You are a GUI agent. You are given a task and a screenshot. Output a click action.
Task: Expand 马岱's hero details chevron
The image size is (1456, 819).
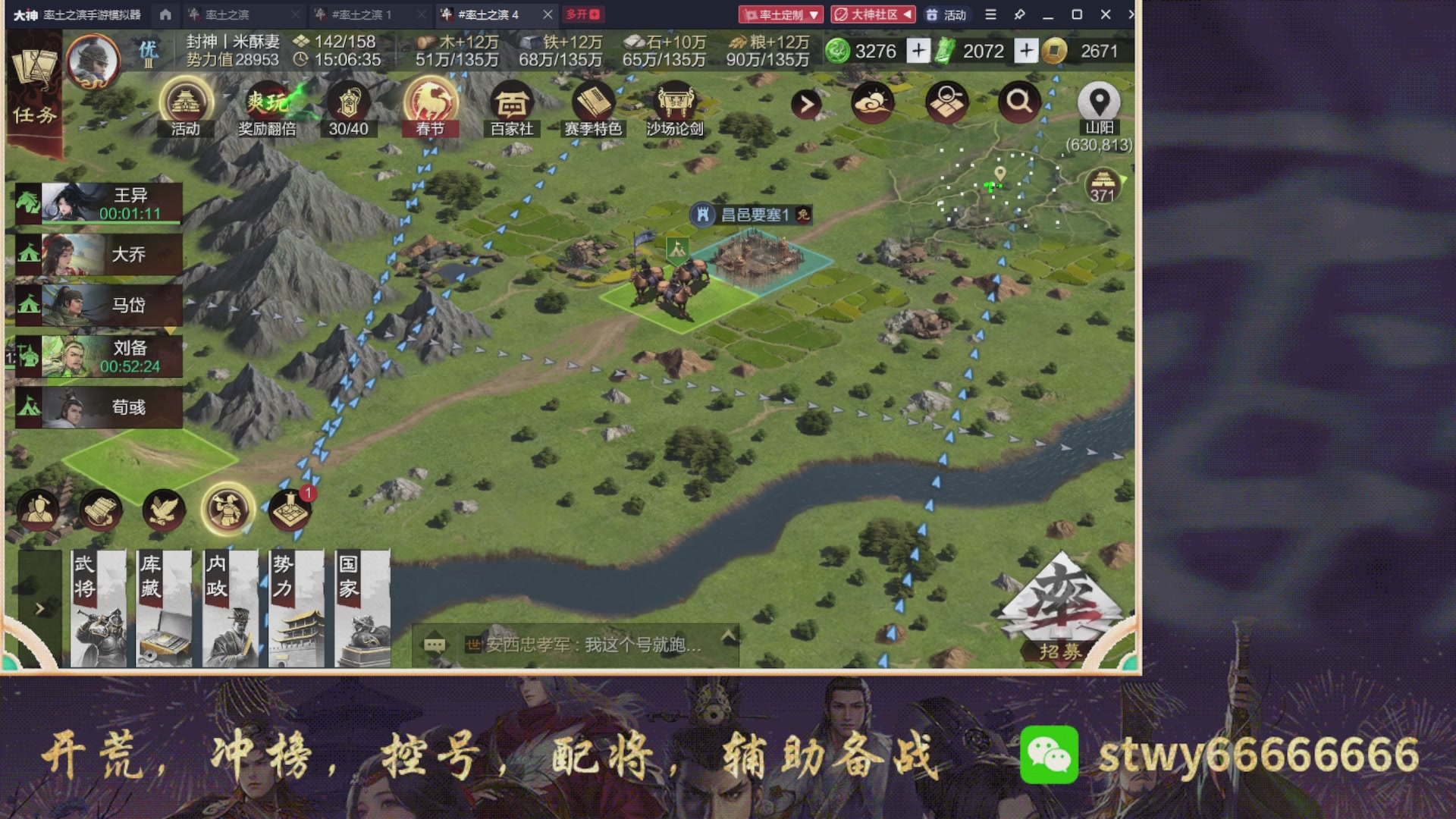click(x=171, y=330)
